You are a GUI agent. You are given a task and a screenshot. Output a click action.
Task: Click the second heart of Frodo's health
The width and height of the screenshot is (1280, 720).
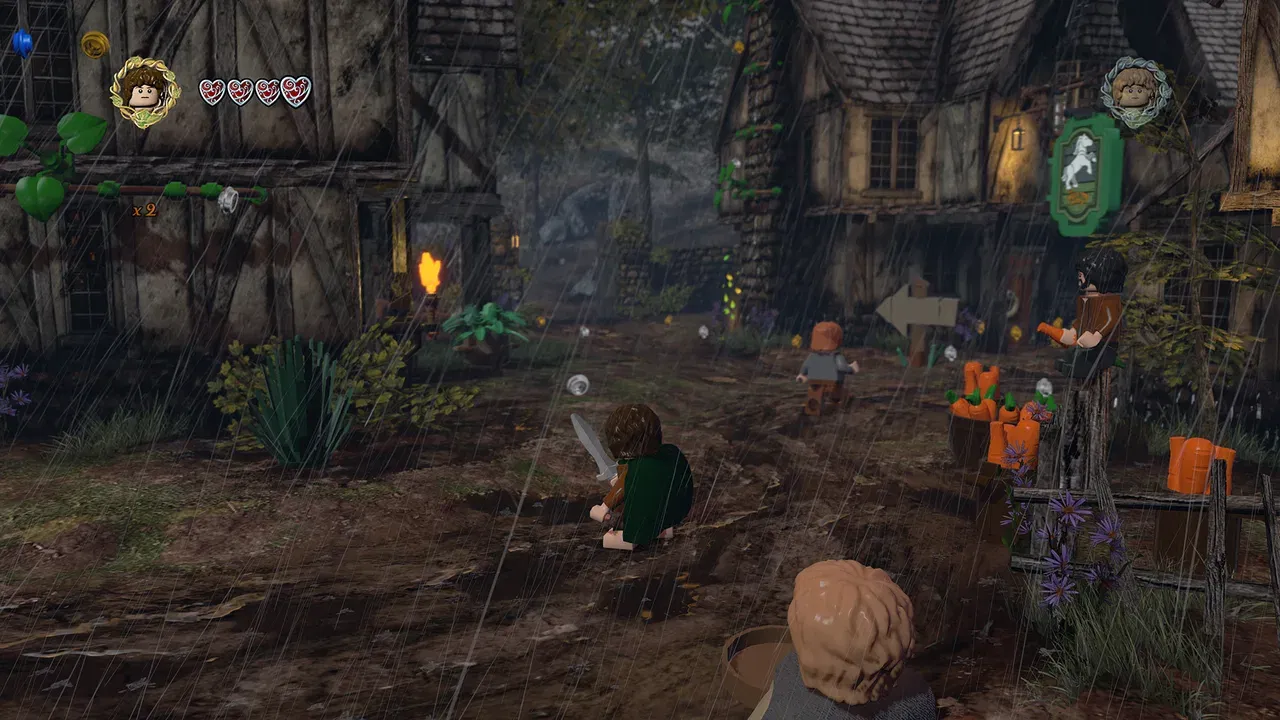pyautogui.click(x=240, y=88)
